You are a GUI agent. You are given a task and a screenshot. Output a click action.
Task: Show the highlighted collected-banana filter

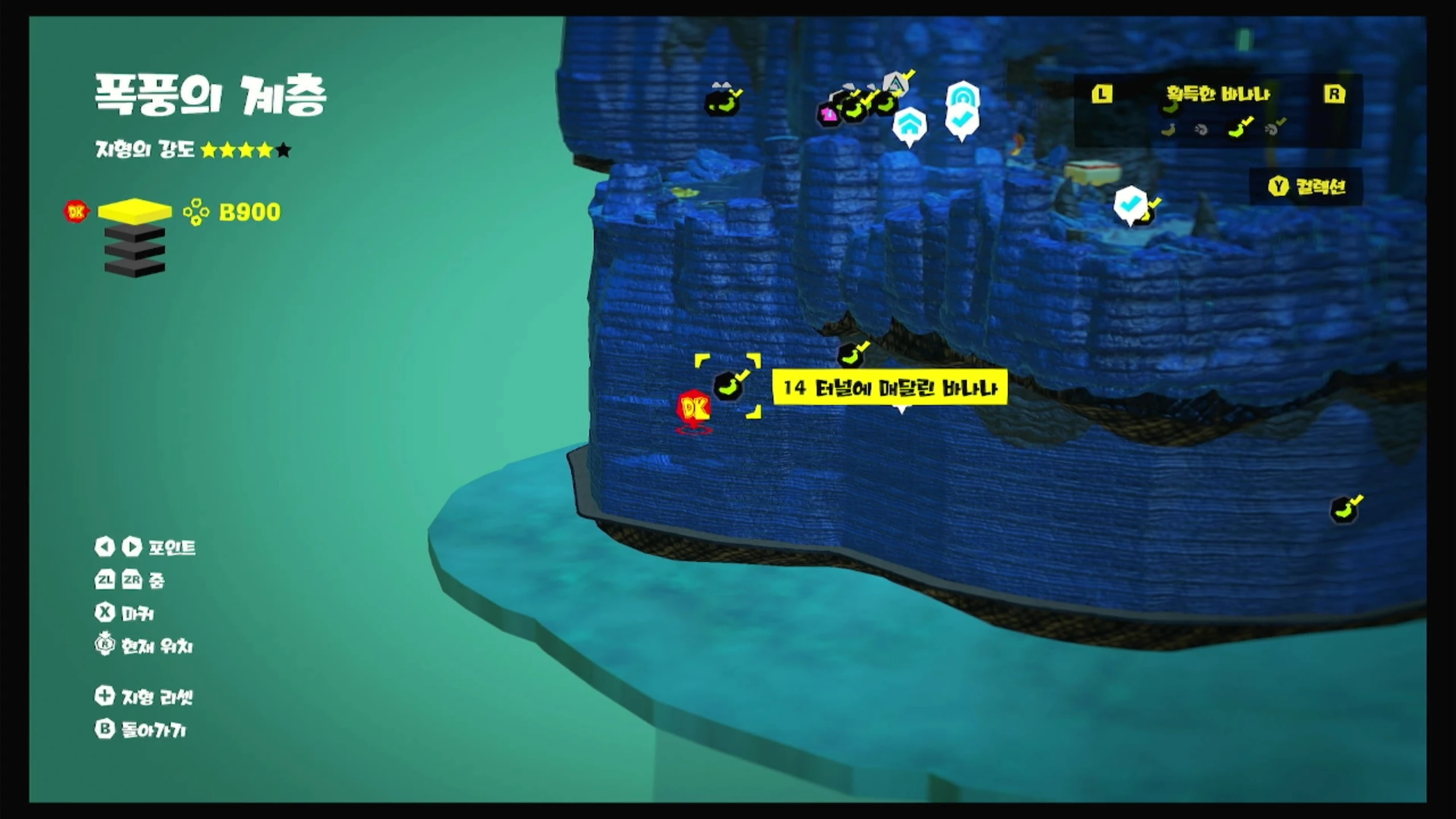[1239, 129]
